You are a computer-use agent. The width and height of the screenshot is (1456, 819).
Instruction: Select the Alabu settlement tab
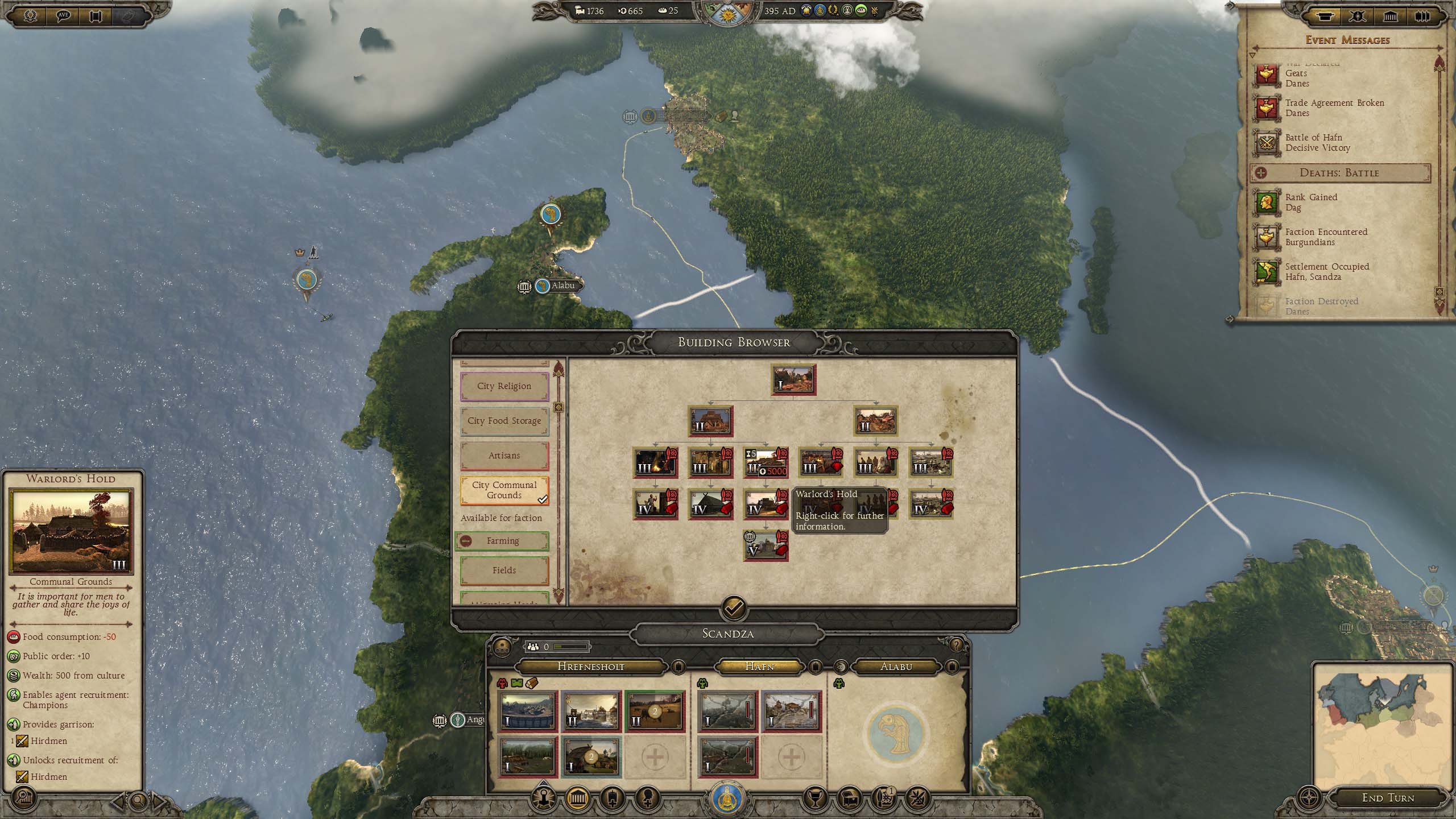[896, 667]
